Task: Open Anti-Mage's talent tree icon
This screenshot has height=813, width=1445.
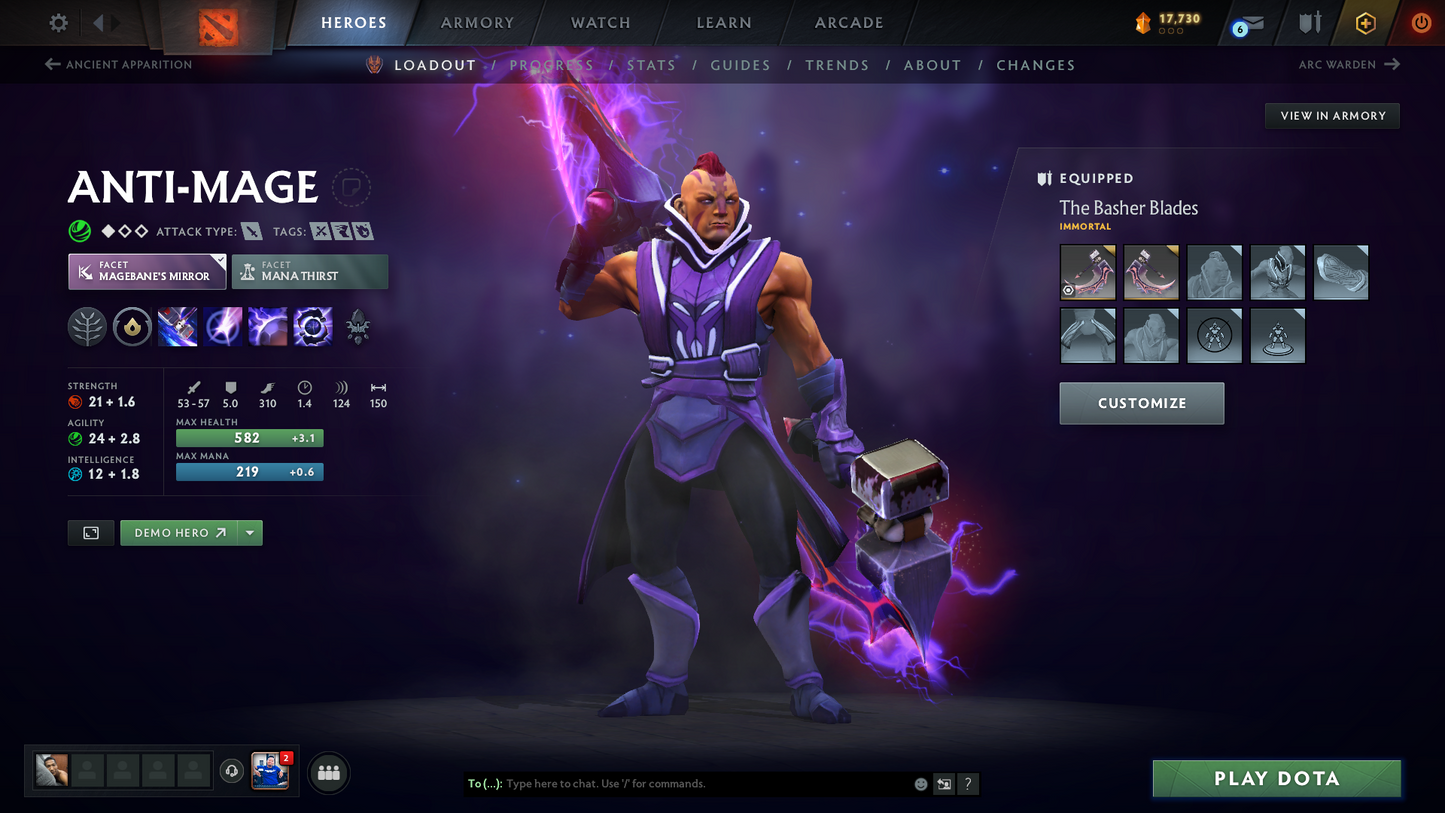Action: pos(87,326)
